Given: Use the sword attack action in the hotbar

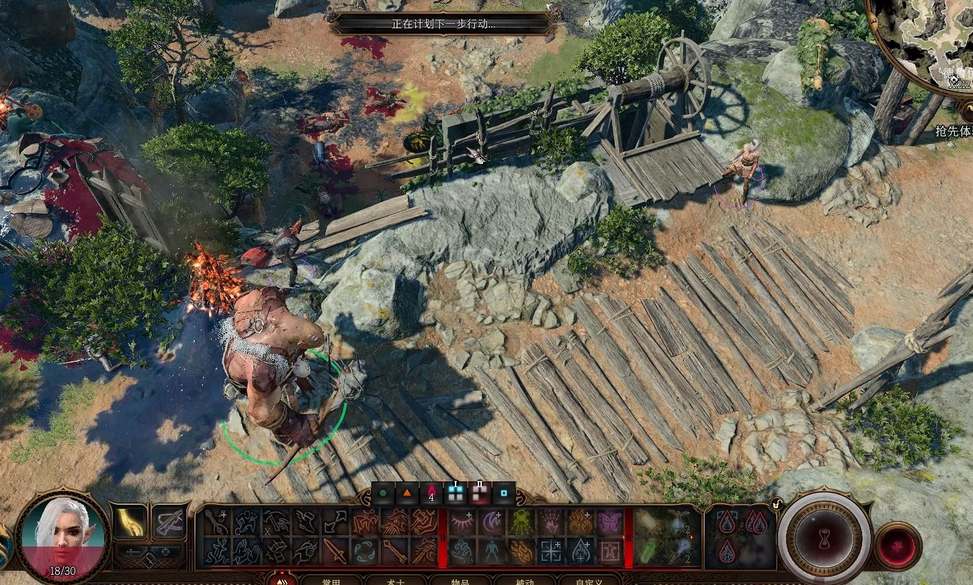Looking at the screenshot, I should tap(336, 550).
